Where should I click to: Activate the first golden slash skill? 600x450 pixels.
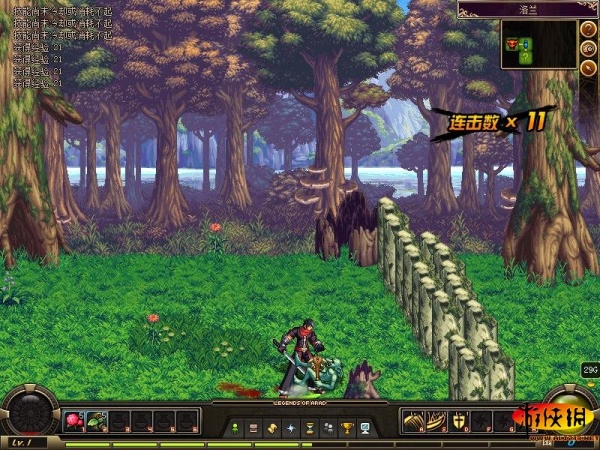click(x=413, y=421)
